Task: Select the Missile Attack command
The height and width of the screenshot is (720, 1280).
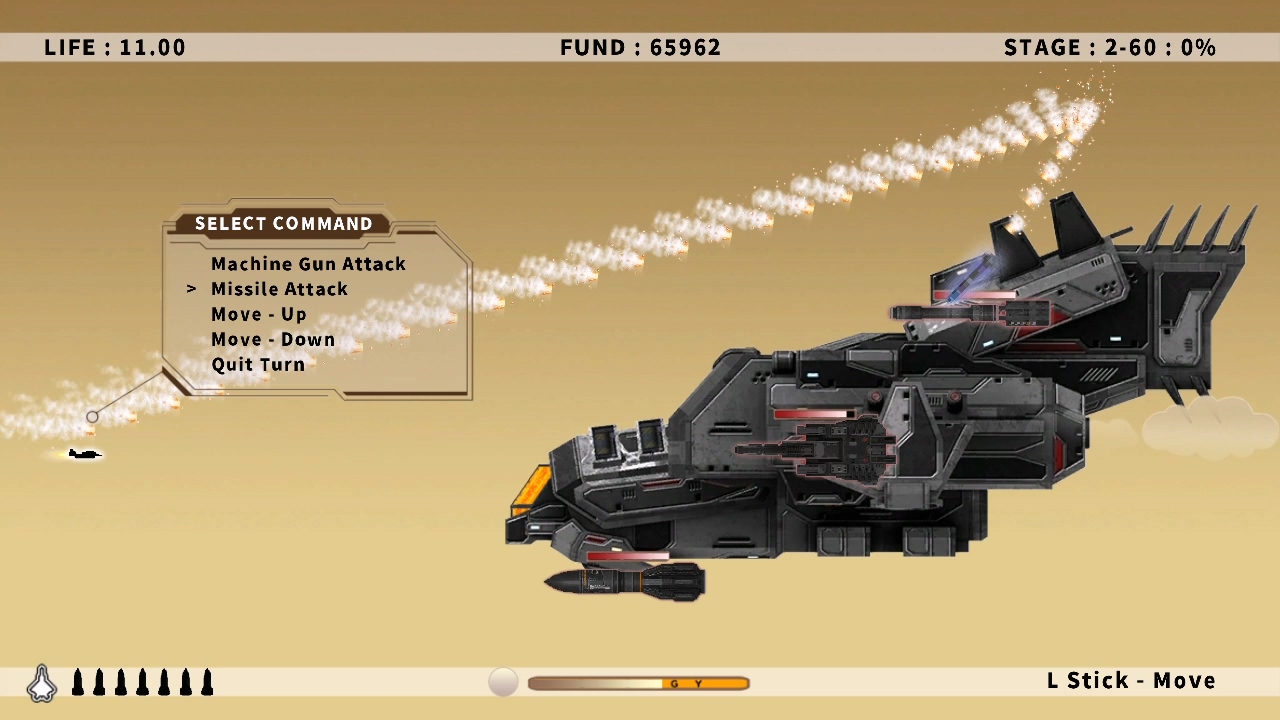Action: point(279,289)
